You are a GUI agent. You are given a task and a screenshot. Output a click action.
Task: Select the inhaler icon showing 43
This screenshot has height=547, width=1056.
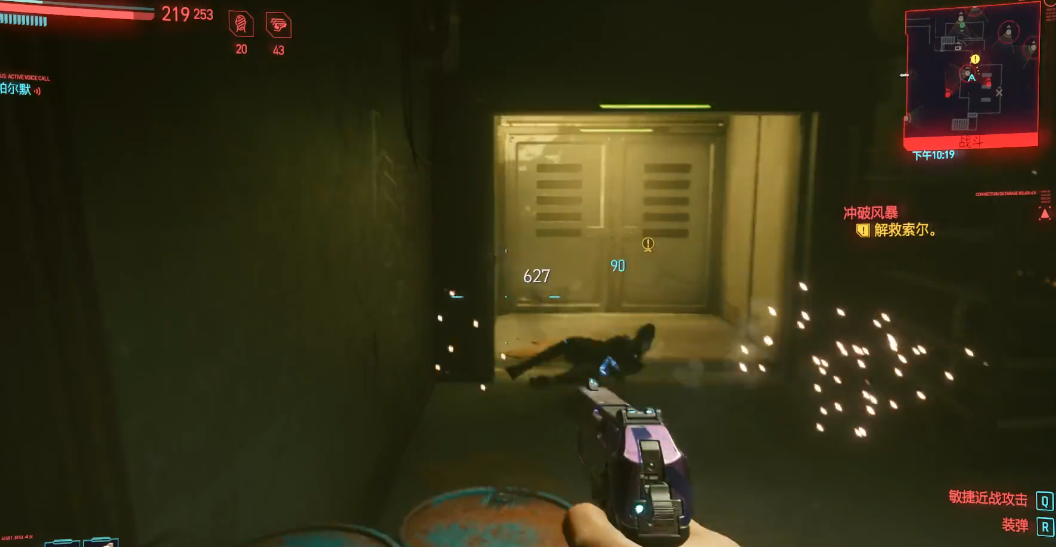coord(278,24)
